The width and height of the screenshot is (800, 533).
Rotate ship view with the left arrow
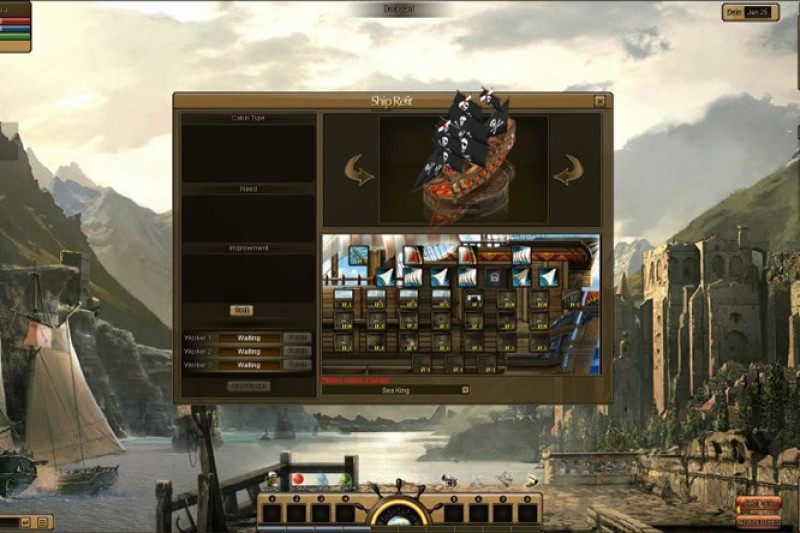(x=359, y=170)
